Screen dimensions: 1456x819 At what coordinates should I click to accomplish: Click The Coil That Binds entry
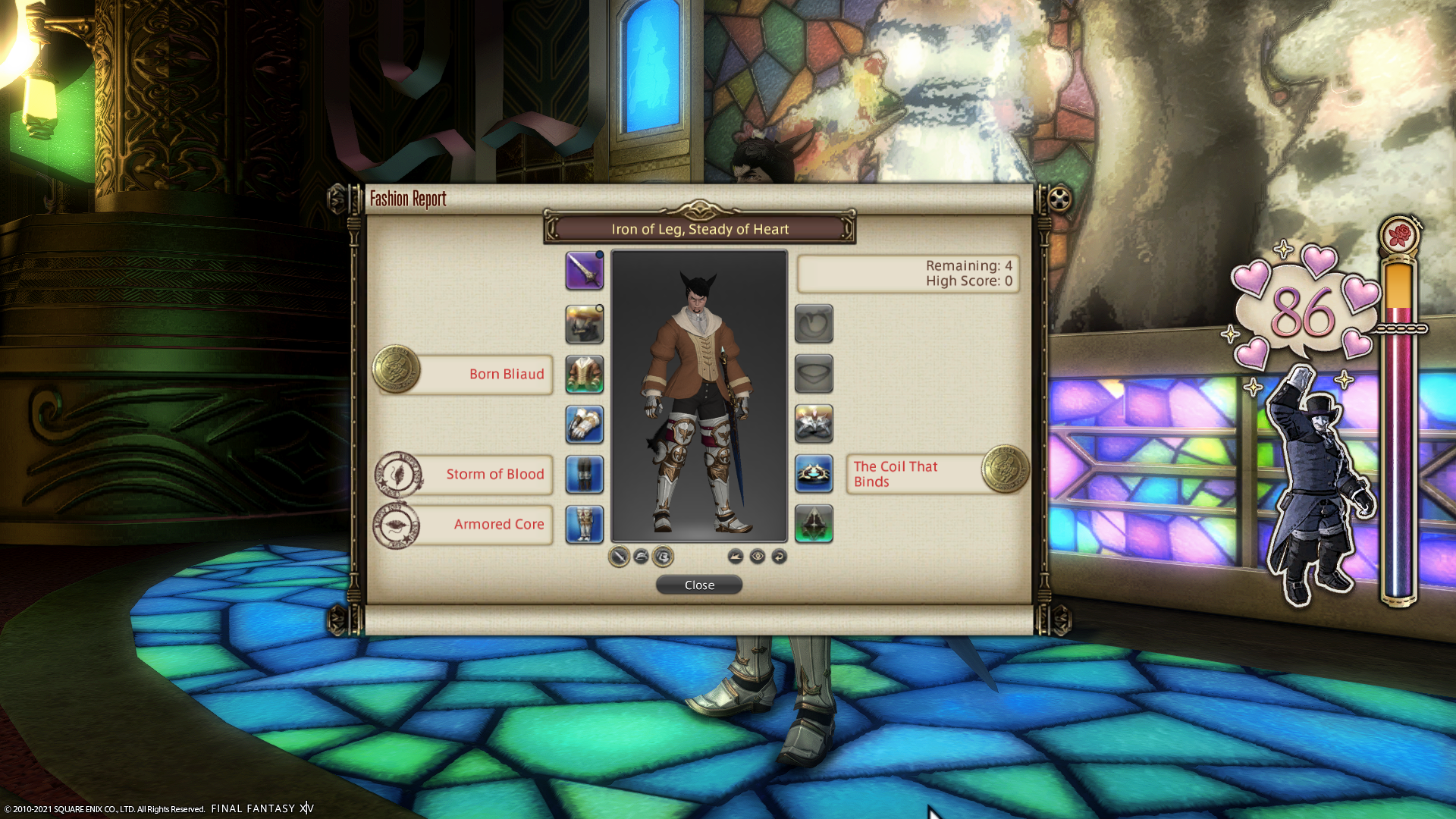coord(914,474)
